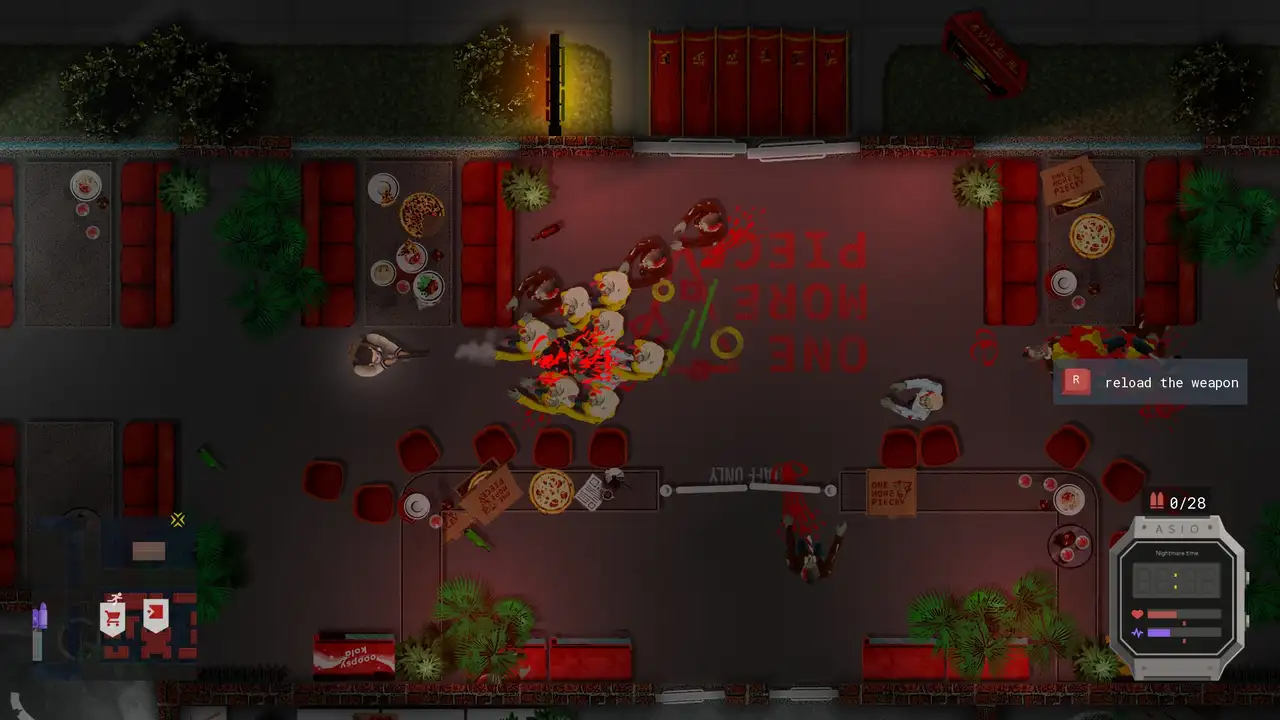
Task: Click the reload the weapon prompt text
Action: point(1172,383)
